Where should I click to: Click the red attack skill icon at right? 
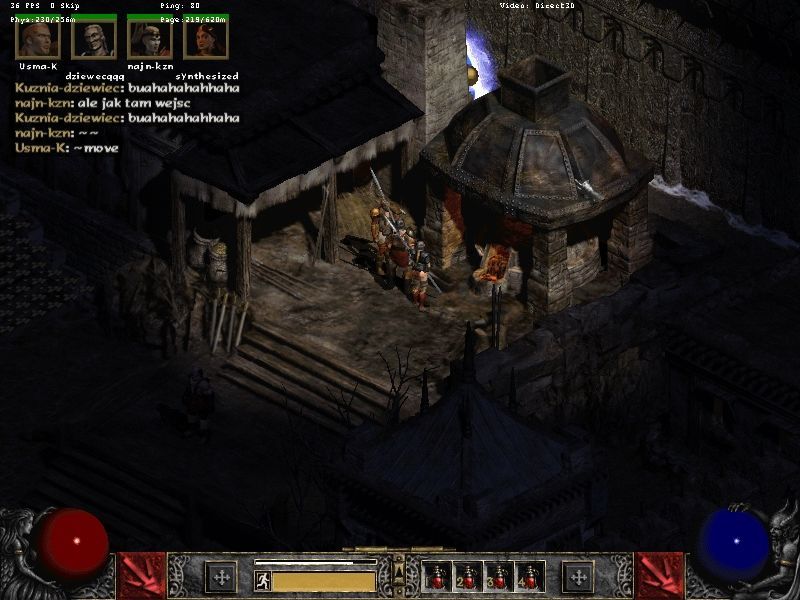click(659, 576)
